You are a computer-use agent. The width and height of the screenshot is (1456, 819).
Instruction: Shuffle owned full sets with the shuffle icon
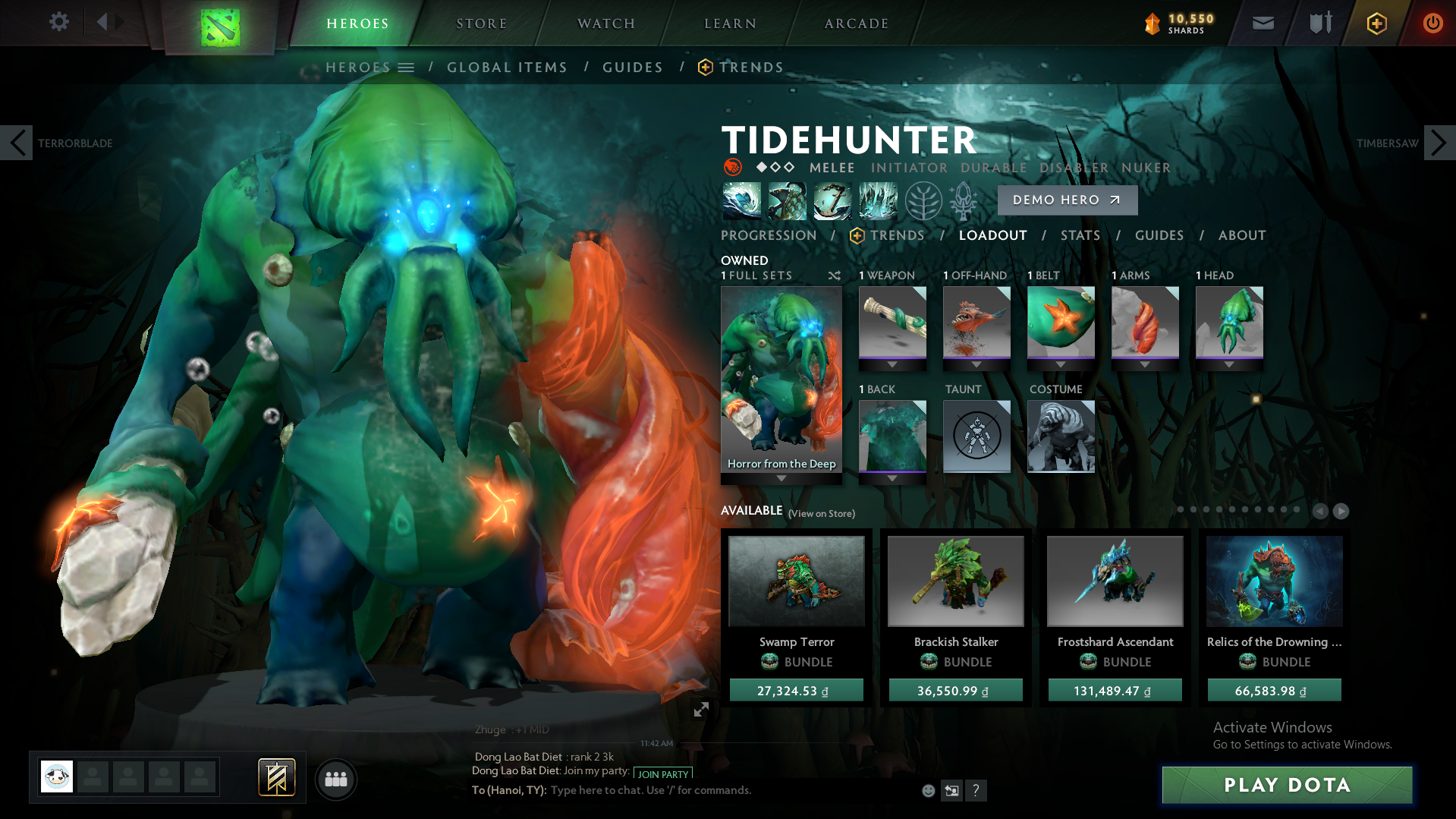tap(834, 276)
